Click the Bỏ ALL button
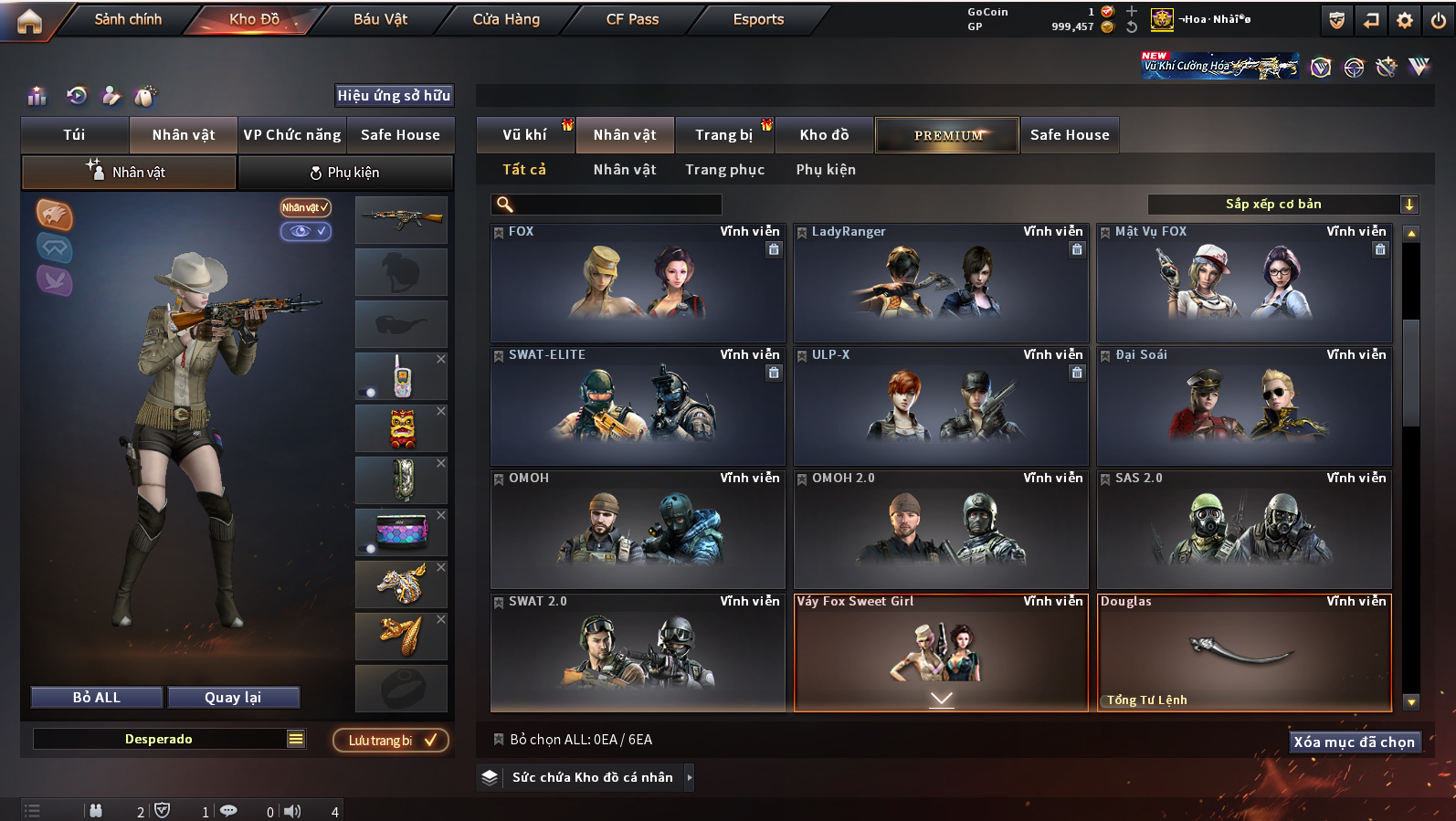Viewport: 1456px width, 821px height. click(97, 698)
